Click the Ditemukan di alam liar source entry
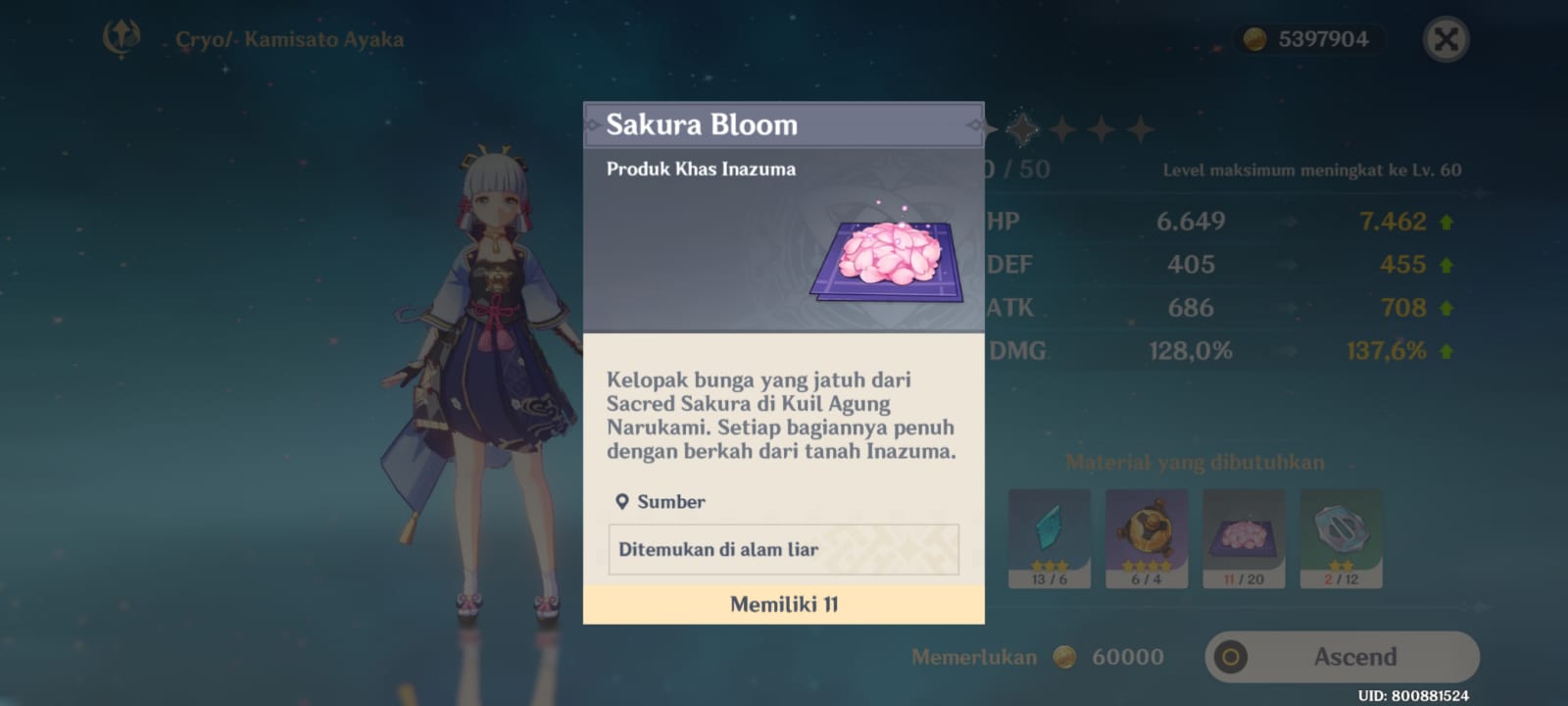 coord(784,549)
